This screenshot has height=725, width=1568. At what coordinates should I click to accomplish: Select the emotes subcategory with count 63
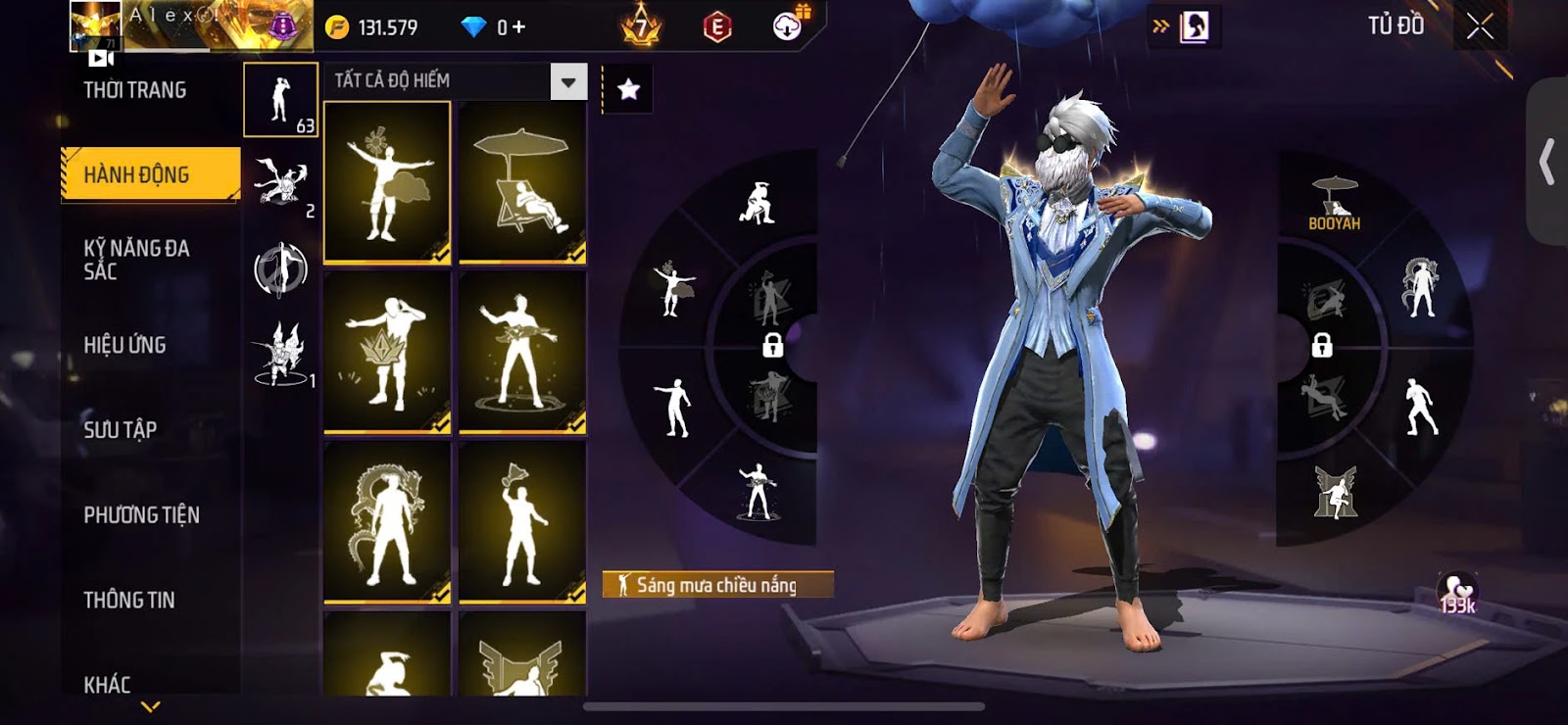280,100
